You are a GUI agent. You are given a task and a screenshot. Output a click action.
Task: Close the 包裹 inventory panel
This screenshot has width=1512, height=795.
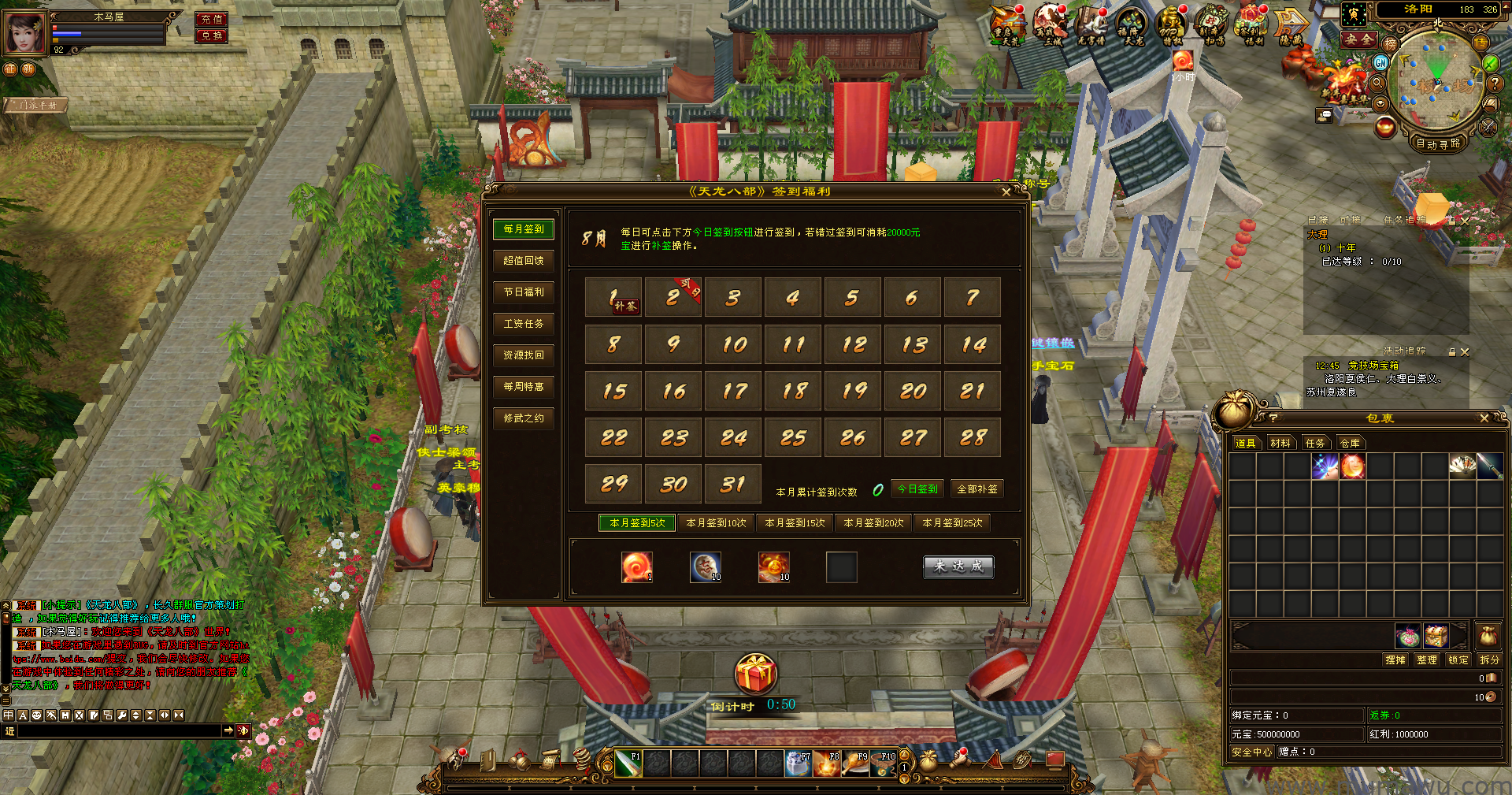(x=1484, y=418)
